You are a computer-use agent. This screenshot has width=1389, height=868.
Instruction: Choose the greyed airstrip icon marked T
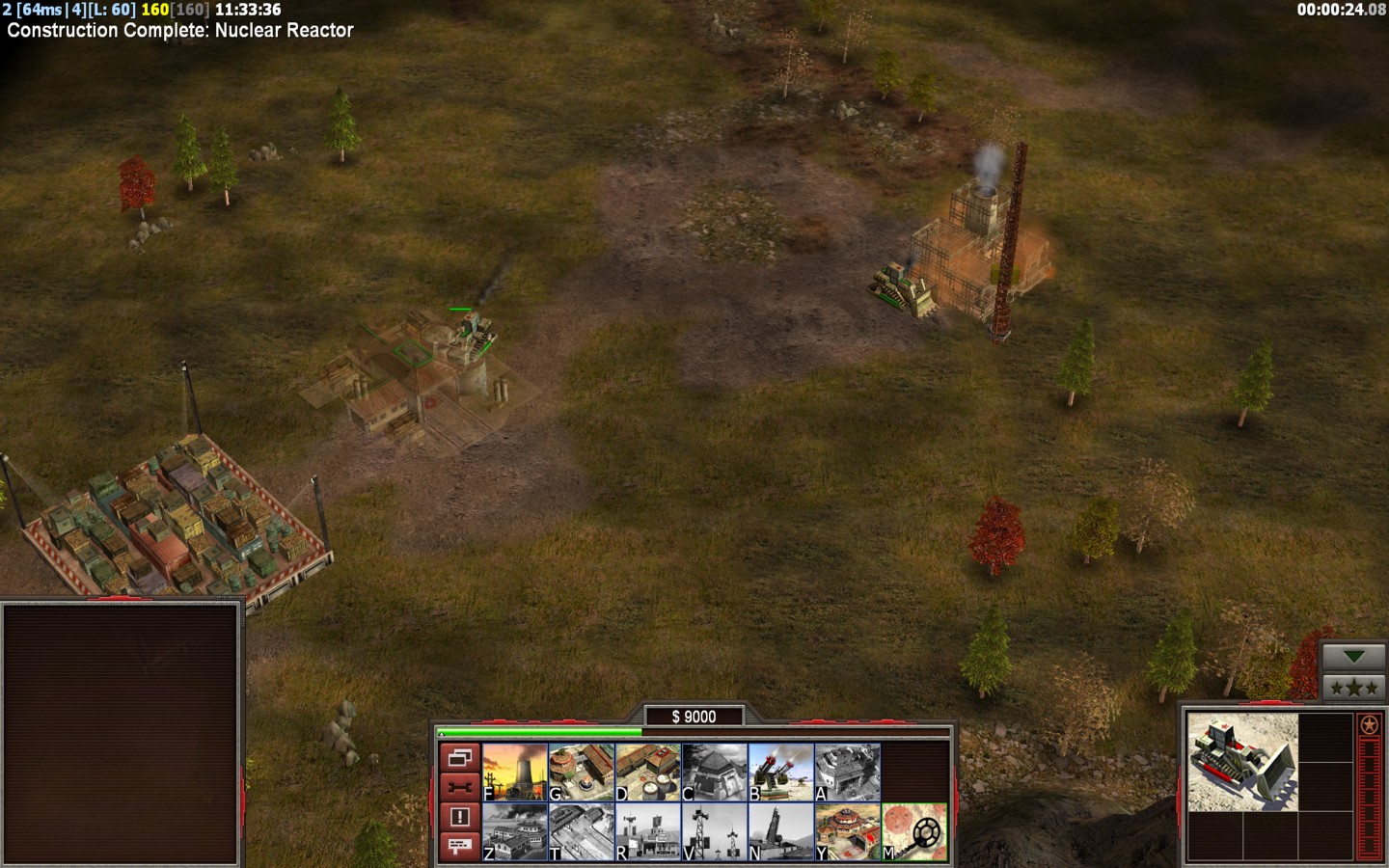[x=582, y=831]
